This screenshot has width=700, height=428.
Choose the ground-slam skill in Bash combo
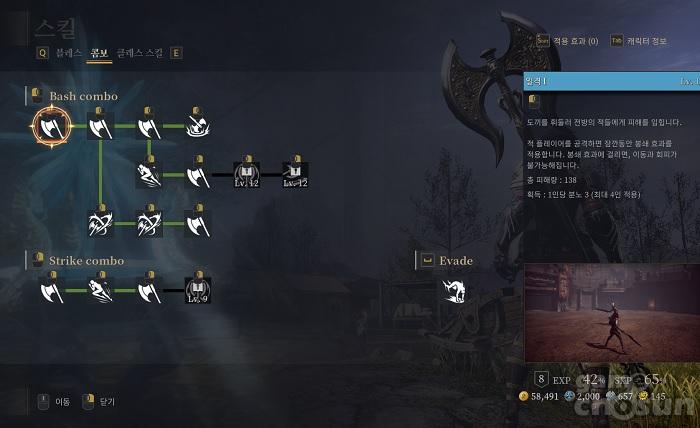[198, 126]
